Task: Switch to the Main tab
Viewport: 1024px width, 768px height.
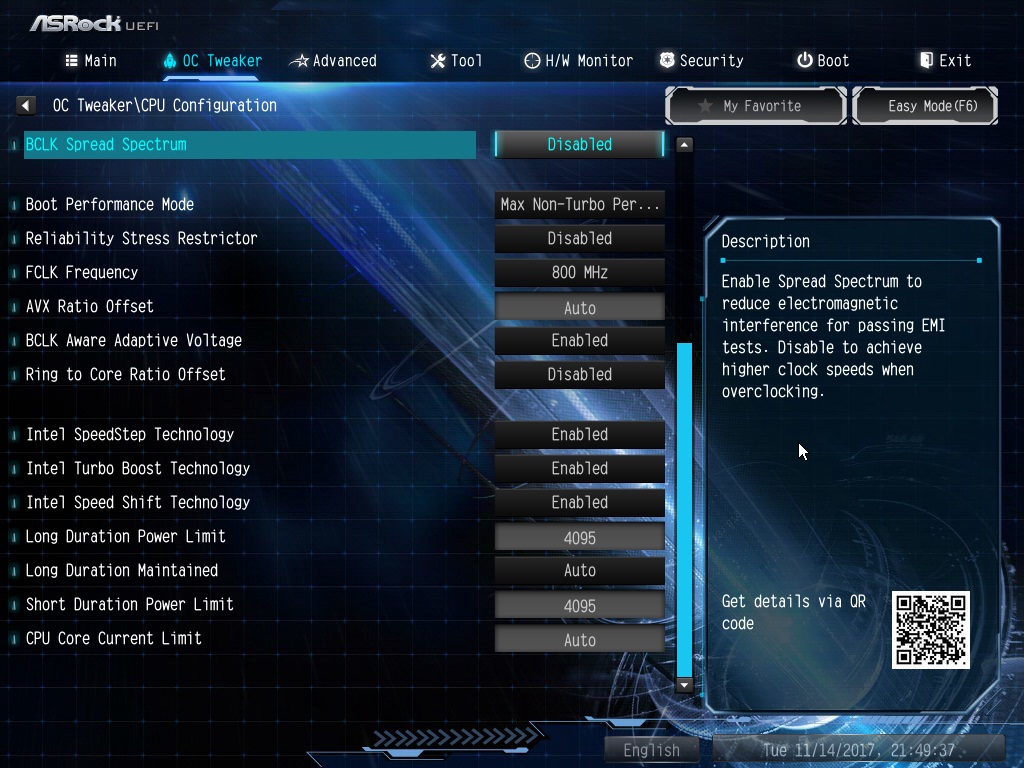Action: click(x=91, y=61)
